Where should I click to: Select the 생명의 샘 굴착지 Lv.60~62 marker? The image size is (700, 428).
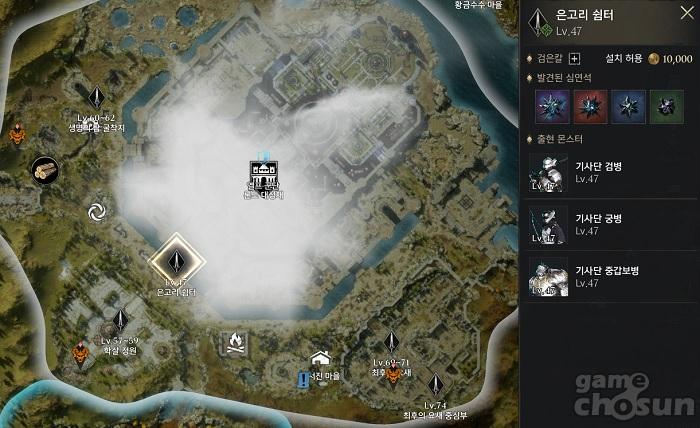pos(97,98)
